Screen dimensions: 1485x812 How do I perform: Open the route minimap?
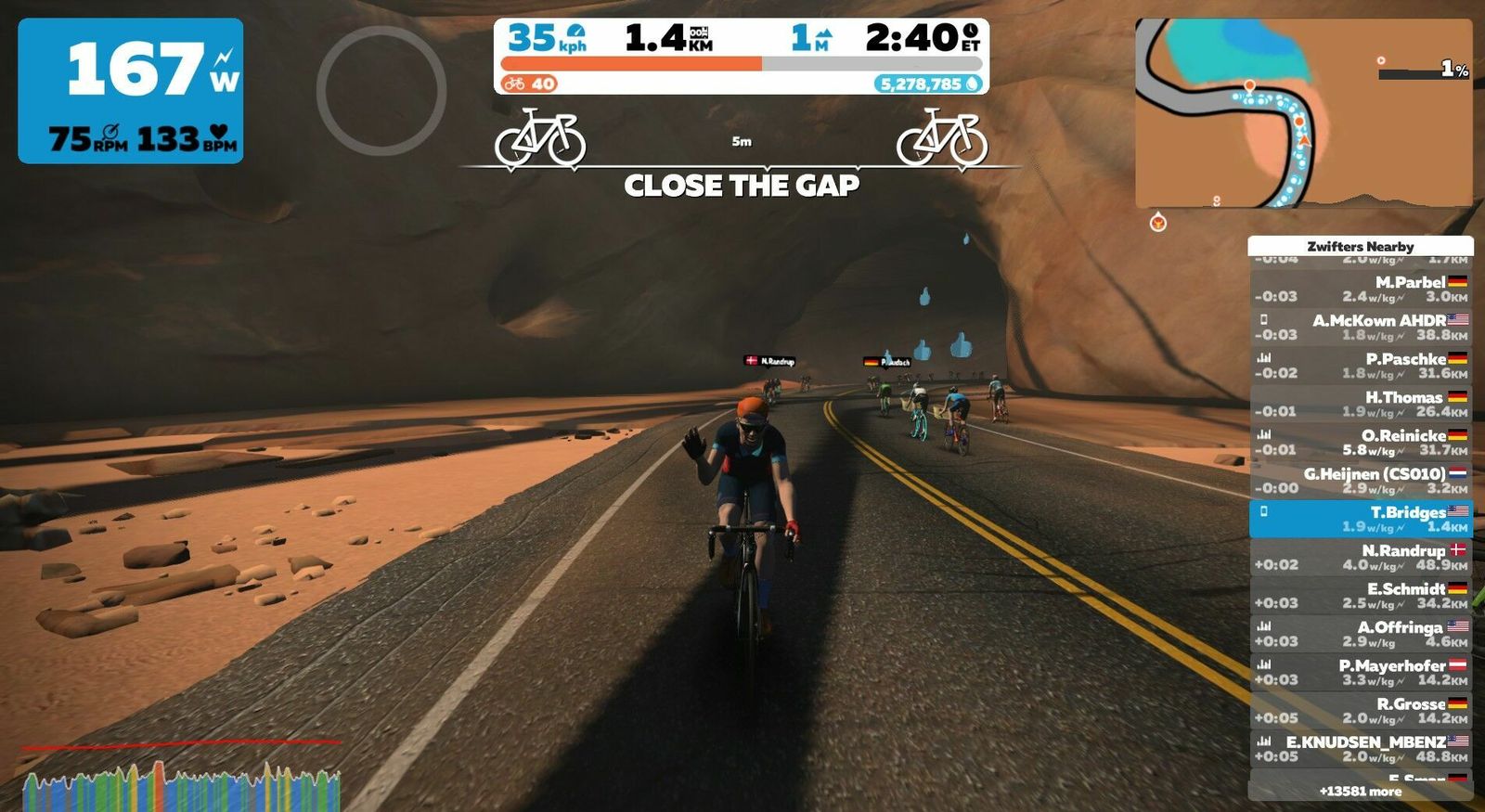click(1303, 113)
